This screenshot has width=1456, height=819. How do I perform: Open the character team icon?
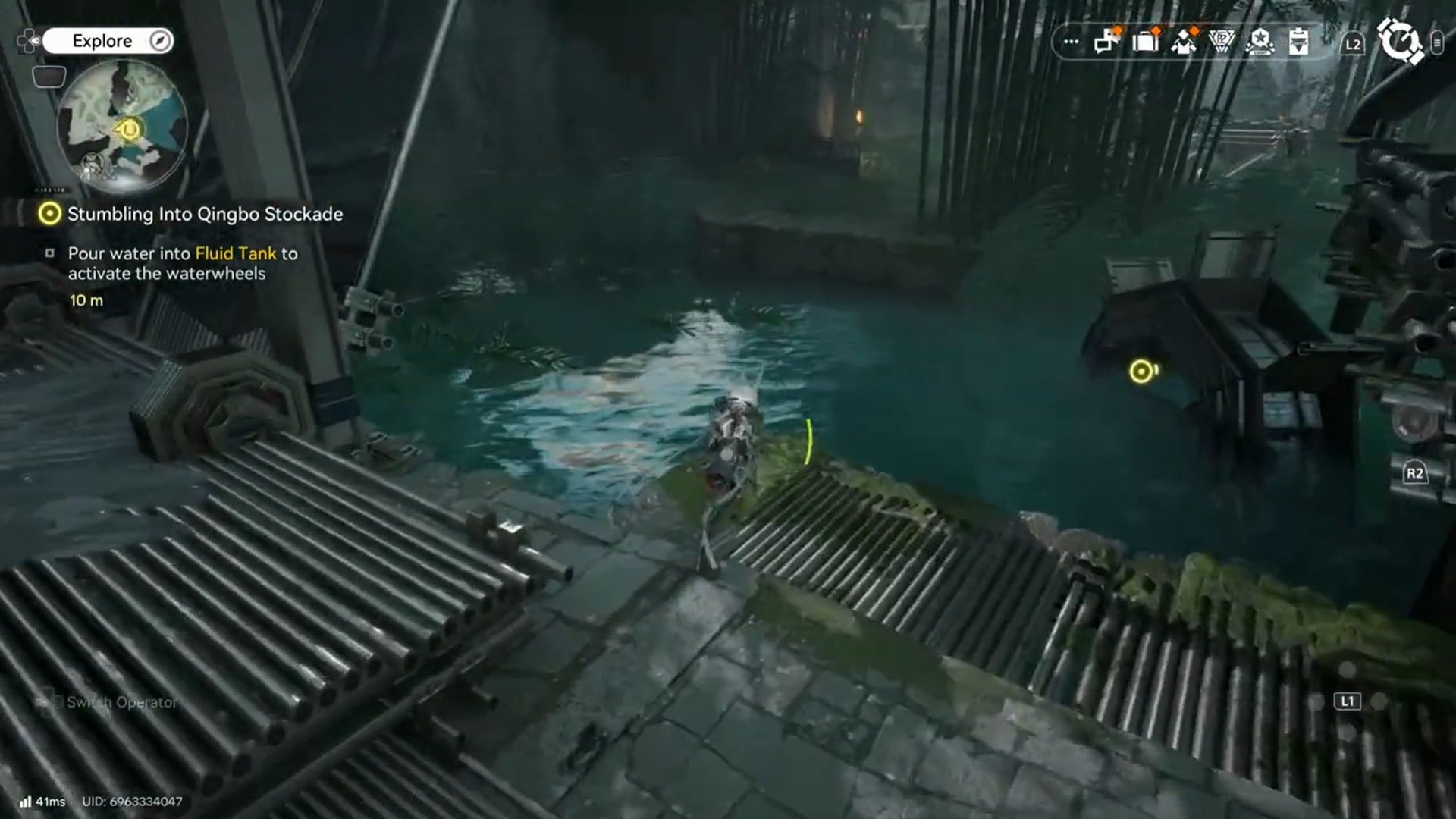(x=1185, y=42)
